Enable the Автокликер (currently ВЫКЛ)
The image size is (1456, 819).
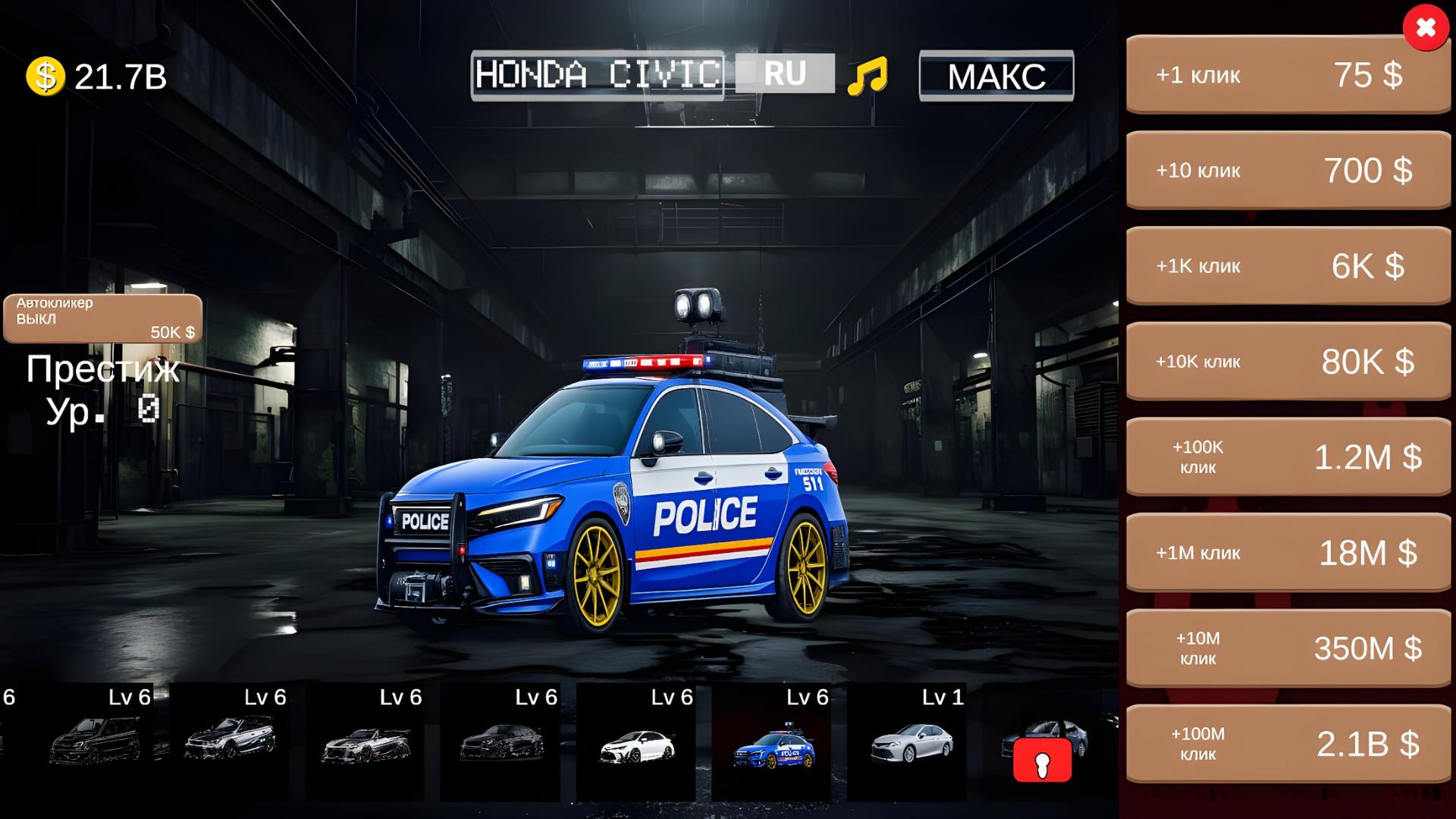click(102, 317)
